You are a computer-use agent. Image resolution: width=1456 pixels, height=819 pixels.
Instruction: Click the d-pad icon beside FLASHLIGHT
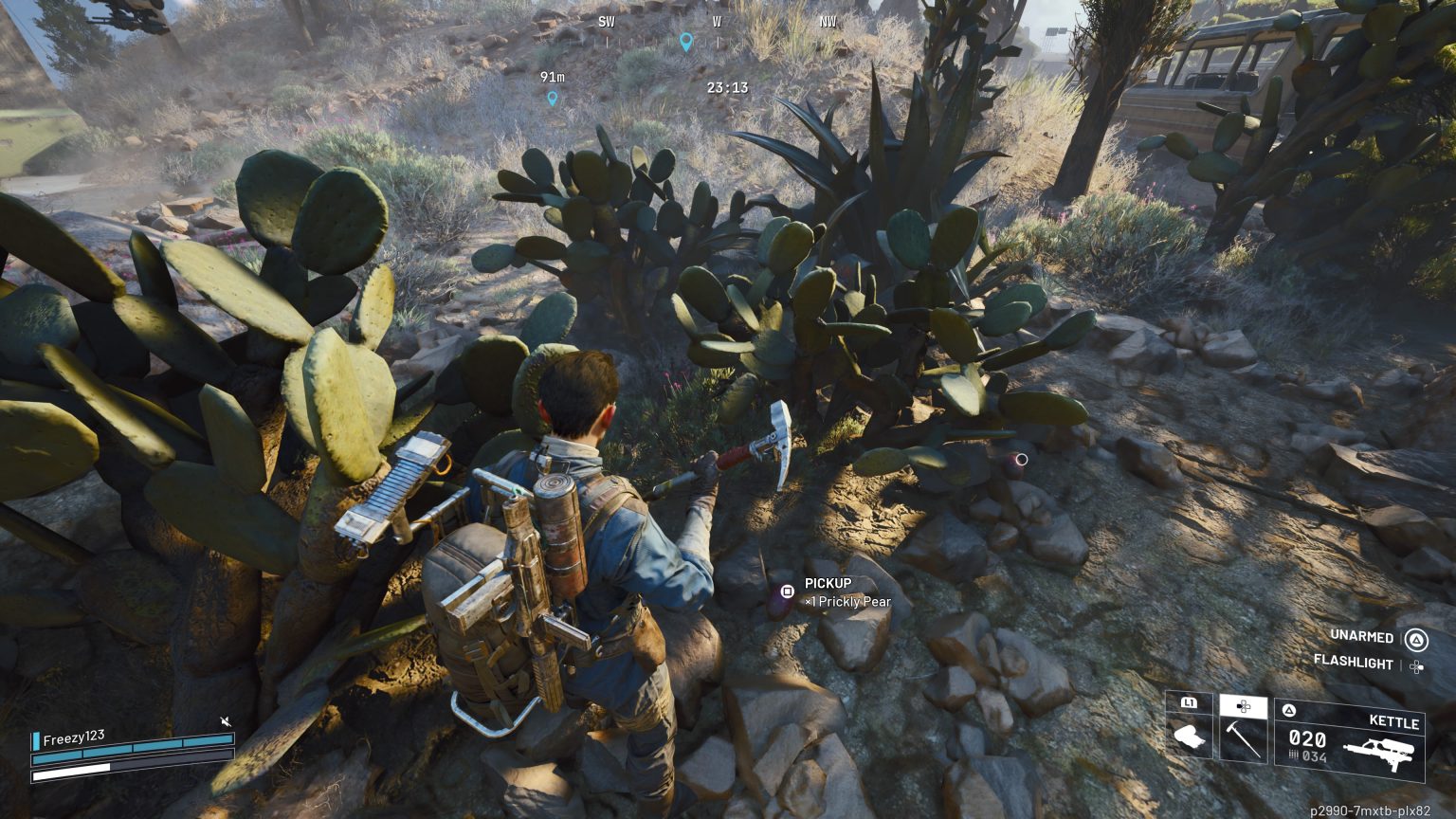(x=1416, y=664)
